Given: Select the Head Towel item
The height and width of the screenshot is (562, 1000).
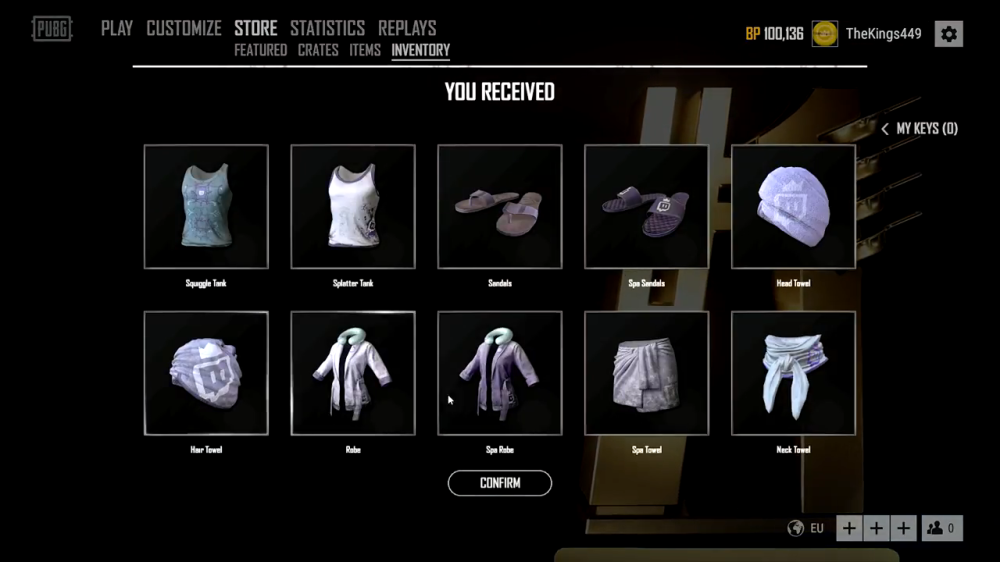Looking at the screenshot, I should click(x=793, y=207).
